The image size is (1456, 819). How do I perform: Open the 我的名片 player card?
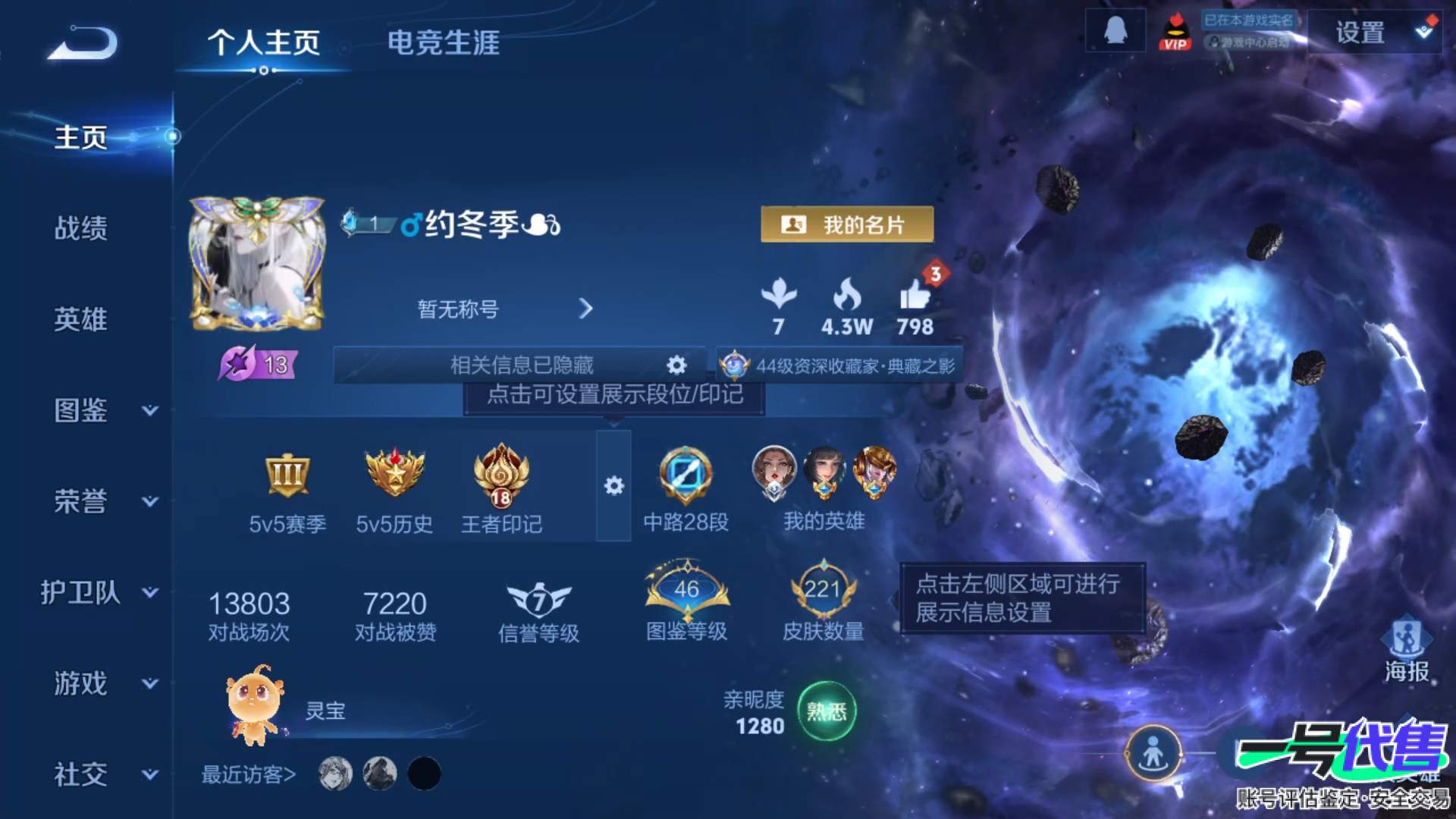tap(847, 224)
